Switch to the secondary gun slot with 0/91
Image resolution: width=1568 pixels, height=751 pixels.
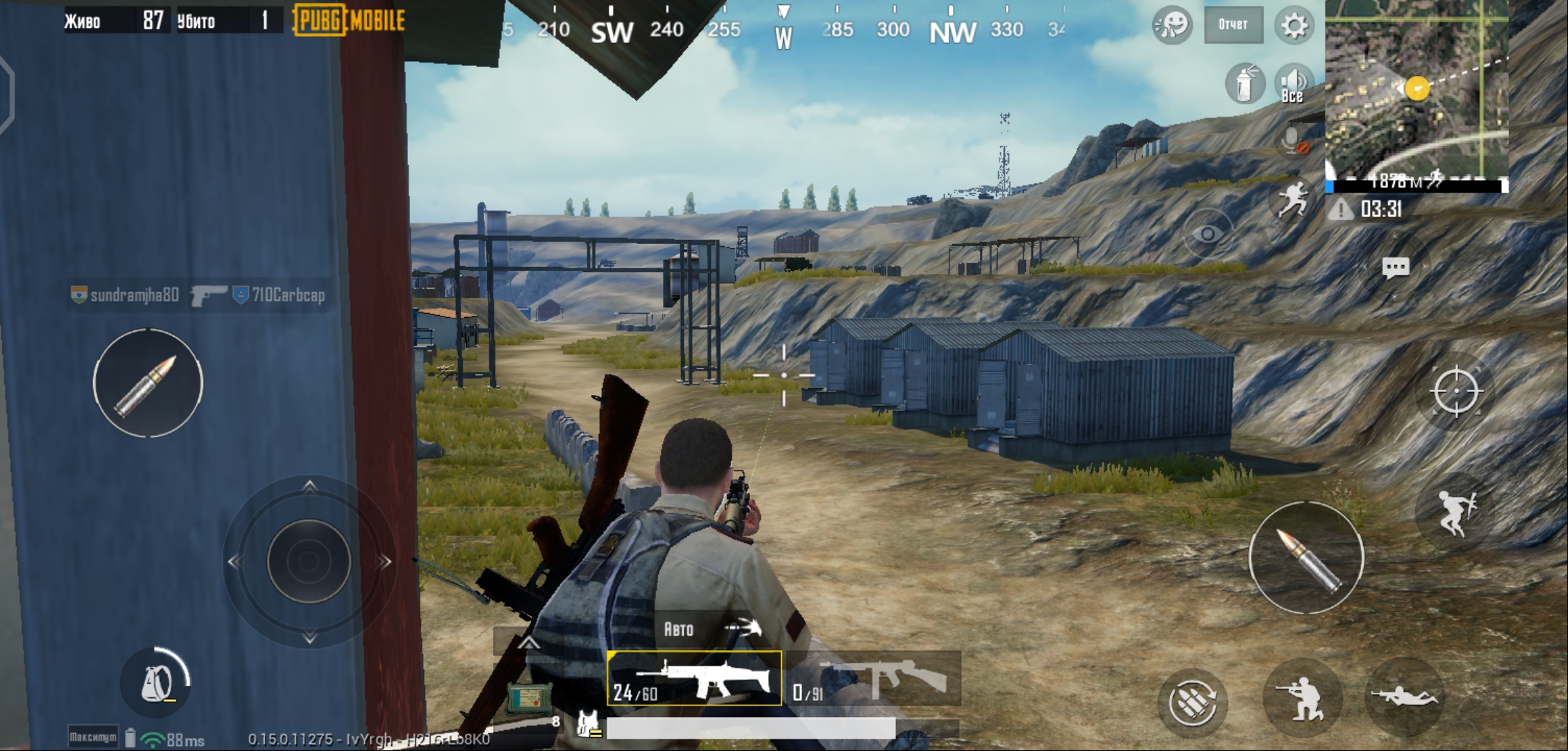coord(876,679)
